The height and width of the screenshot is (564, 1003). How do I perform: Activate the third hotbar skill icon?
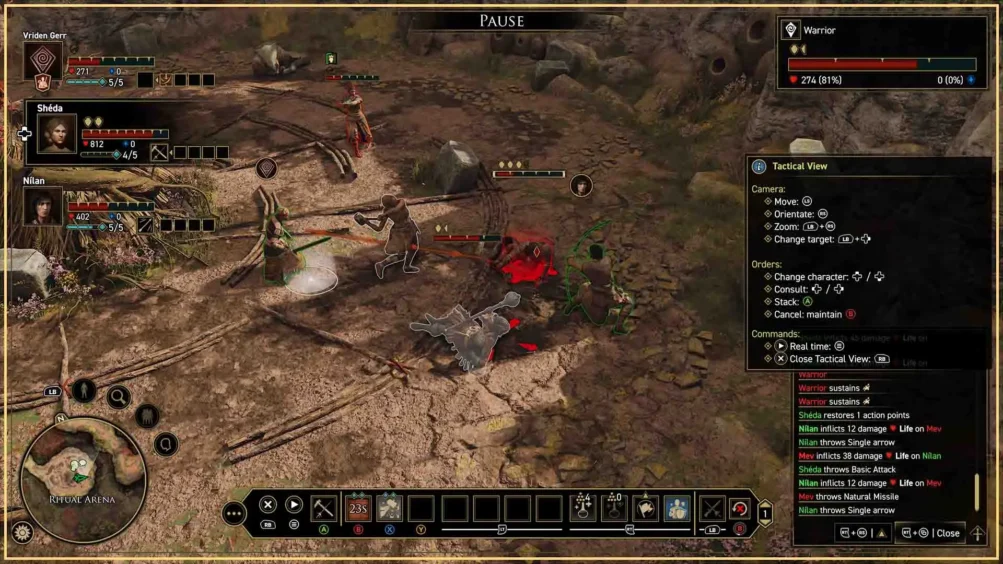[x=389, y=508]
